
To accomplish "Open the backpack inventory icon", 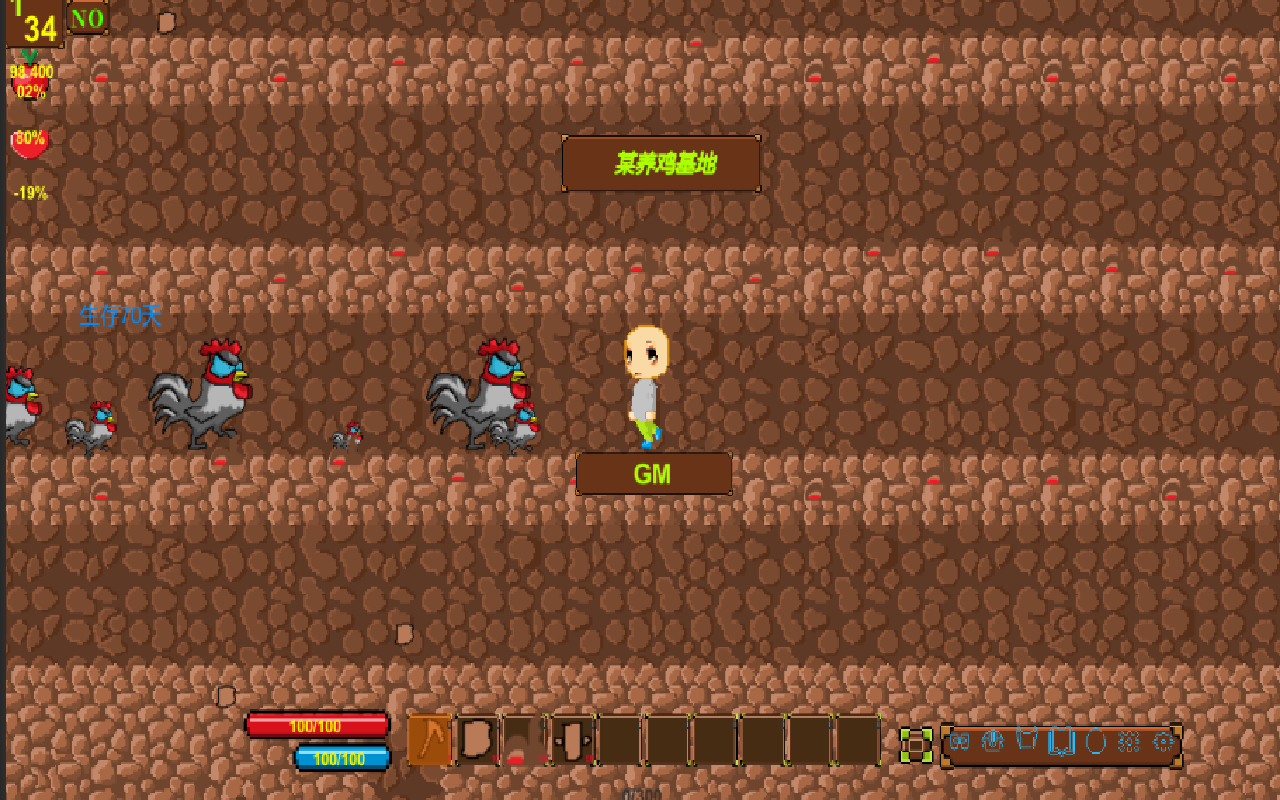I will click(x=994, y=742).
